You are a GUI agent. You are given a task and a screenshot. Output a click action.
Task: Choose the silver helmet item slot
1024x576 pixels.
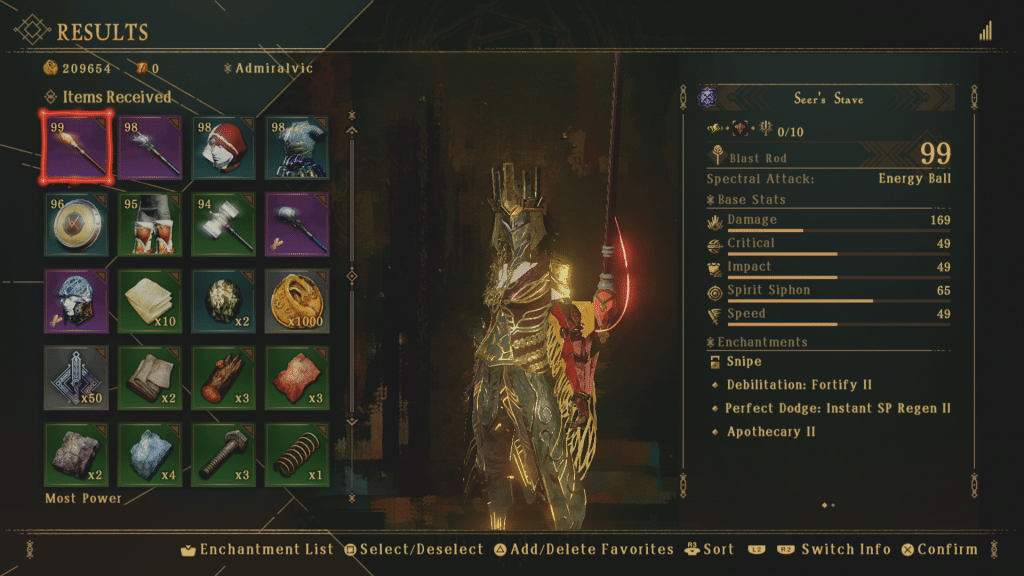[x=76, y=300]
